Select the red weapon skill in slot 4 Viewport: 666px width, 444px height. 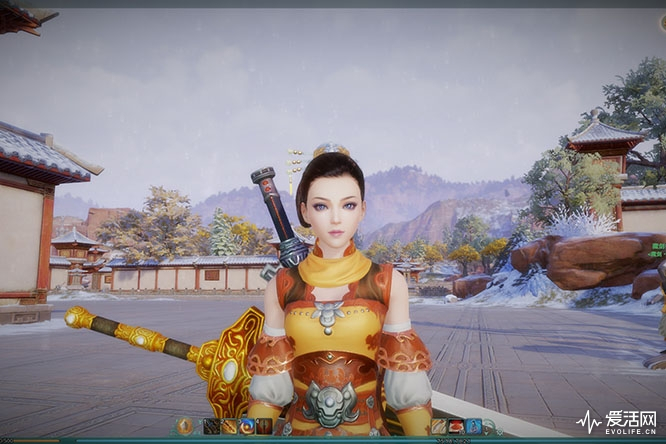coord(263,426)
